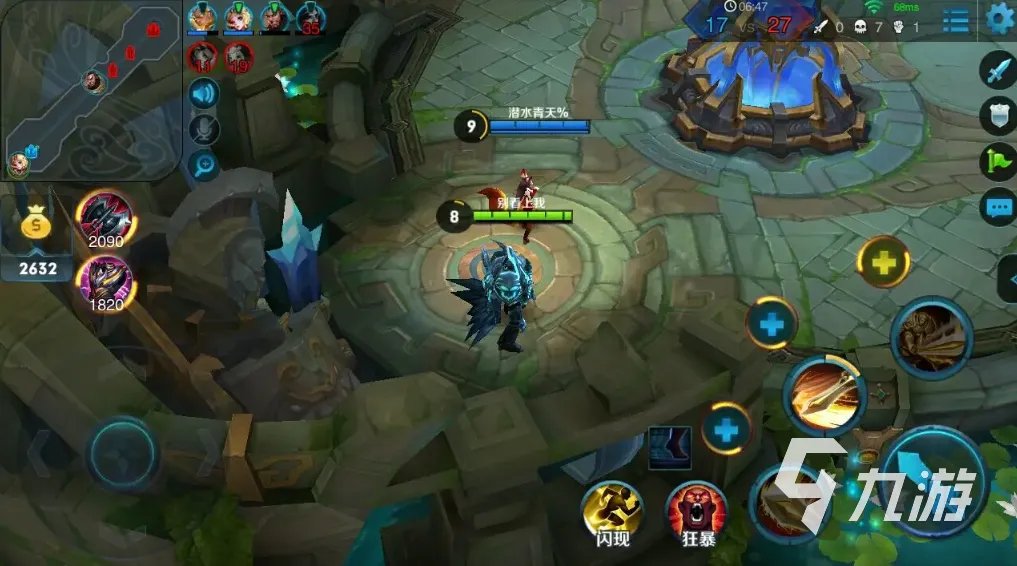Open the quick chat message bubble
The width and height of the screenshot is (1017, 566).
pos(999,207)
